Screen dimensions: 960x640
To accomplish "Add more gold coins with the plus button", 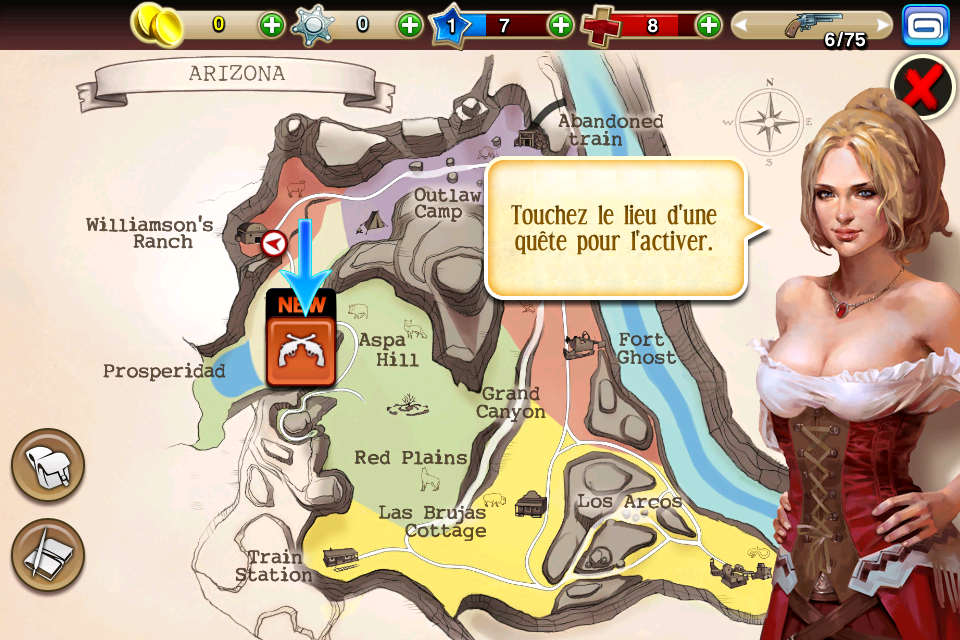I will coord(271,25).
